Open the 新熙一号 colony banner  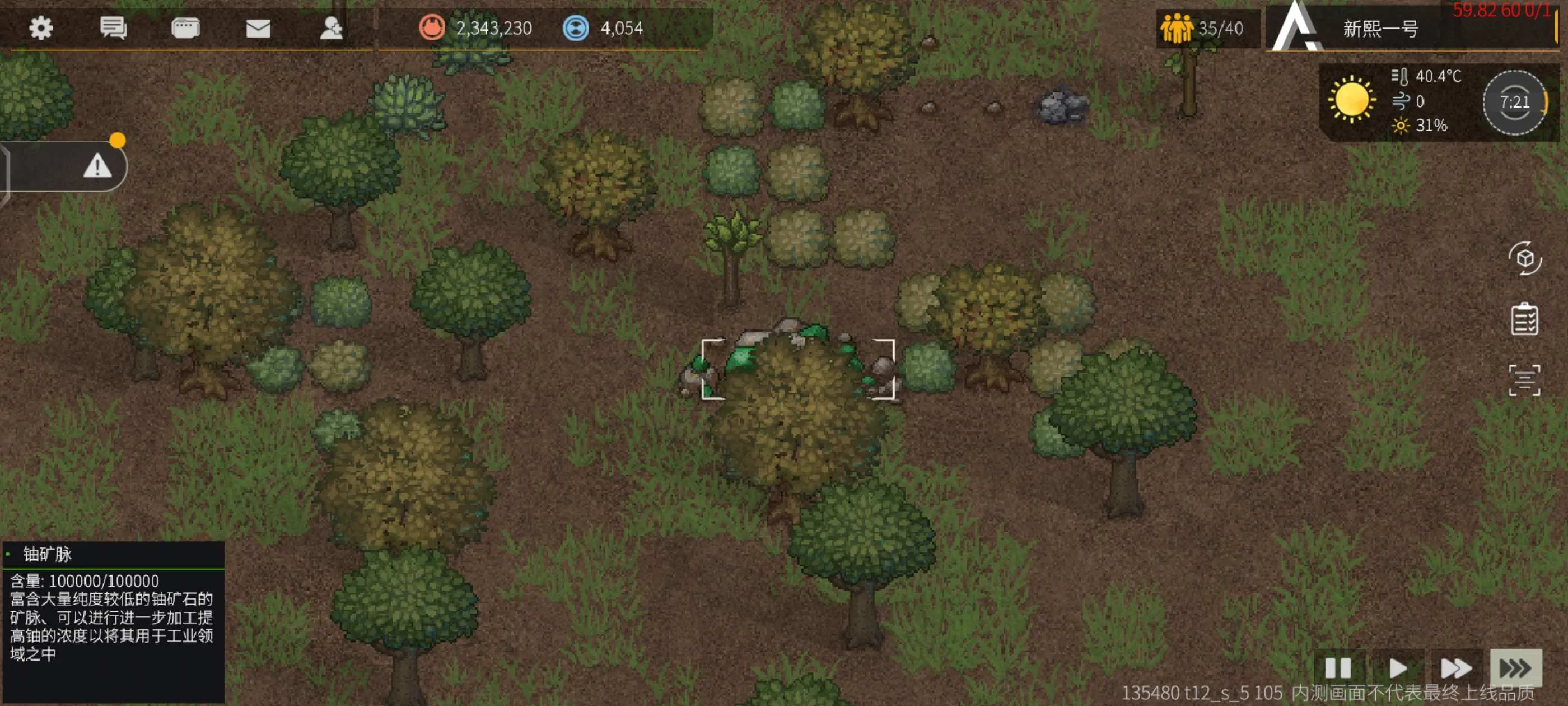pos(1380,29)
